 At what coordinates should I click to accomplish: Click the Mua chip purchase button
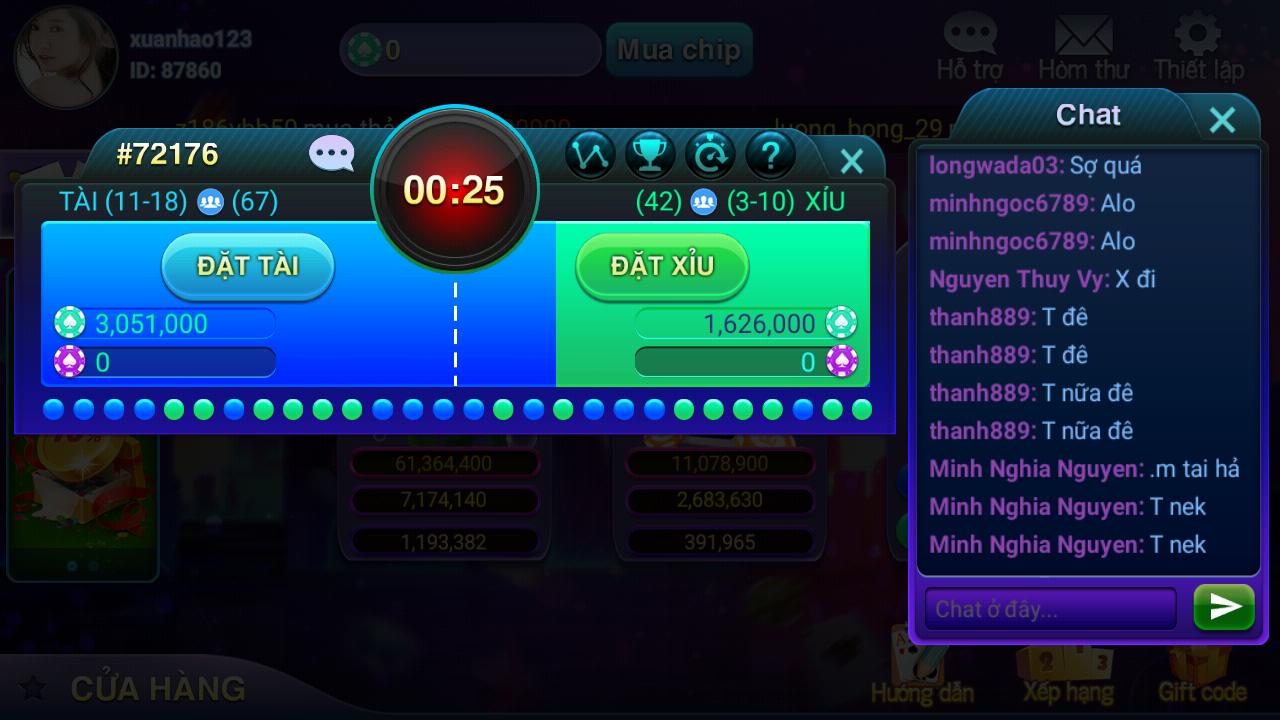coord(679,49)
